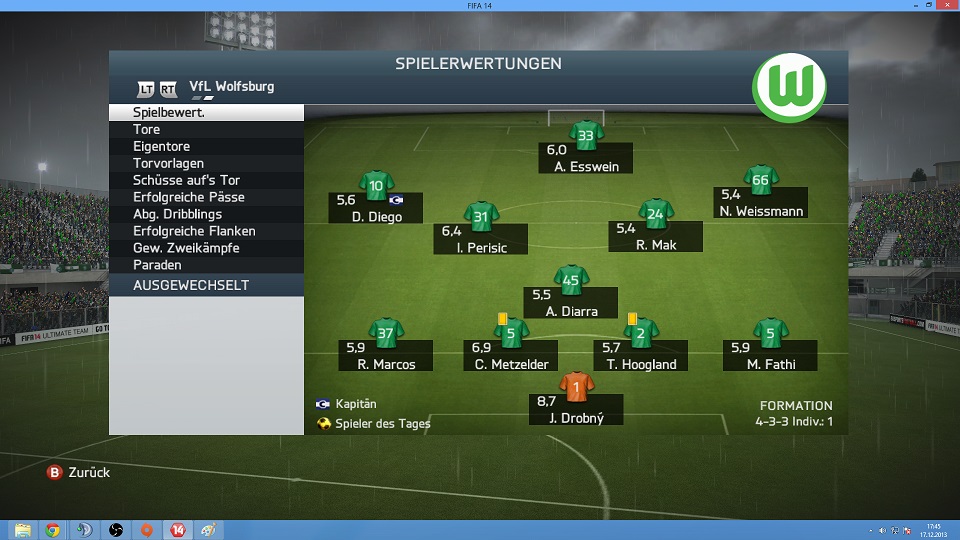
Task: Pick striker A. Esswein's player card
Action: (586, 136)
